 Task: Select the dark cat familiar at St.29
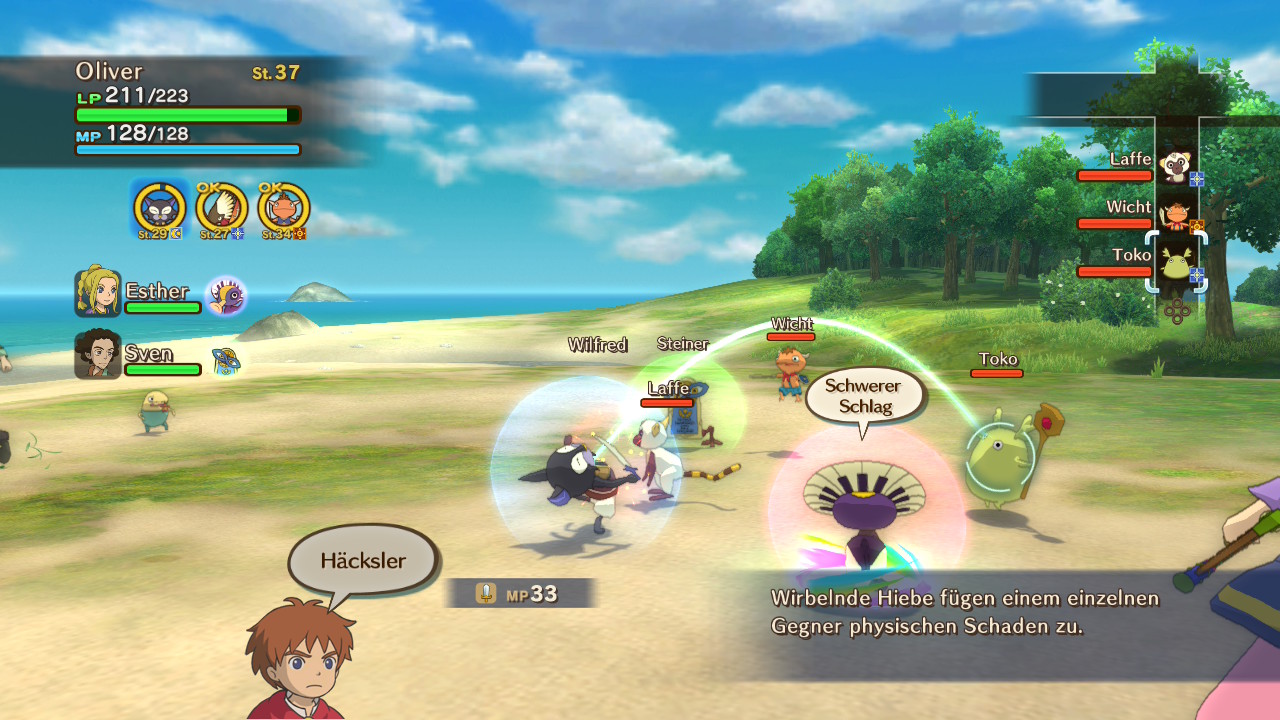[159, 209]
